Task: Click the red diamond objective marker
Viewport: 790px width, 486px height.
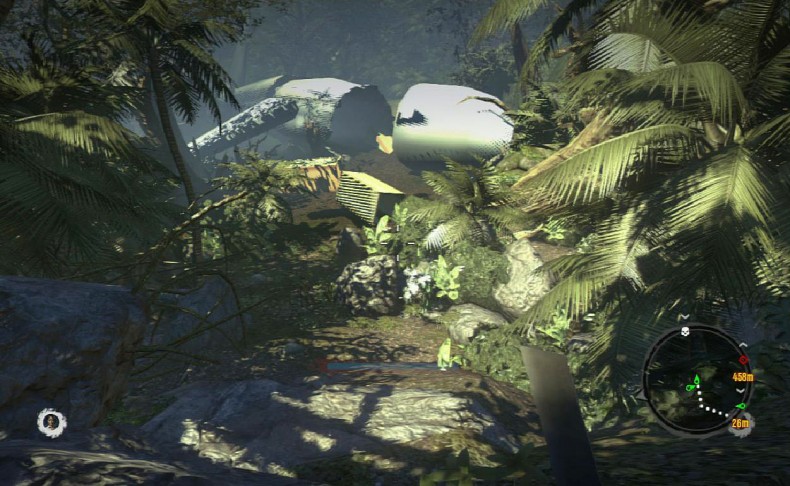Action: [742, 359]
